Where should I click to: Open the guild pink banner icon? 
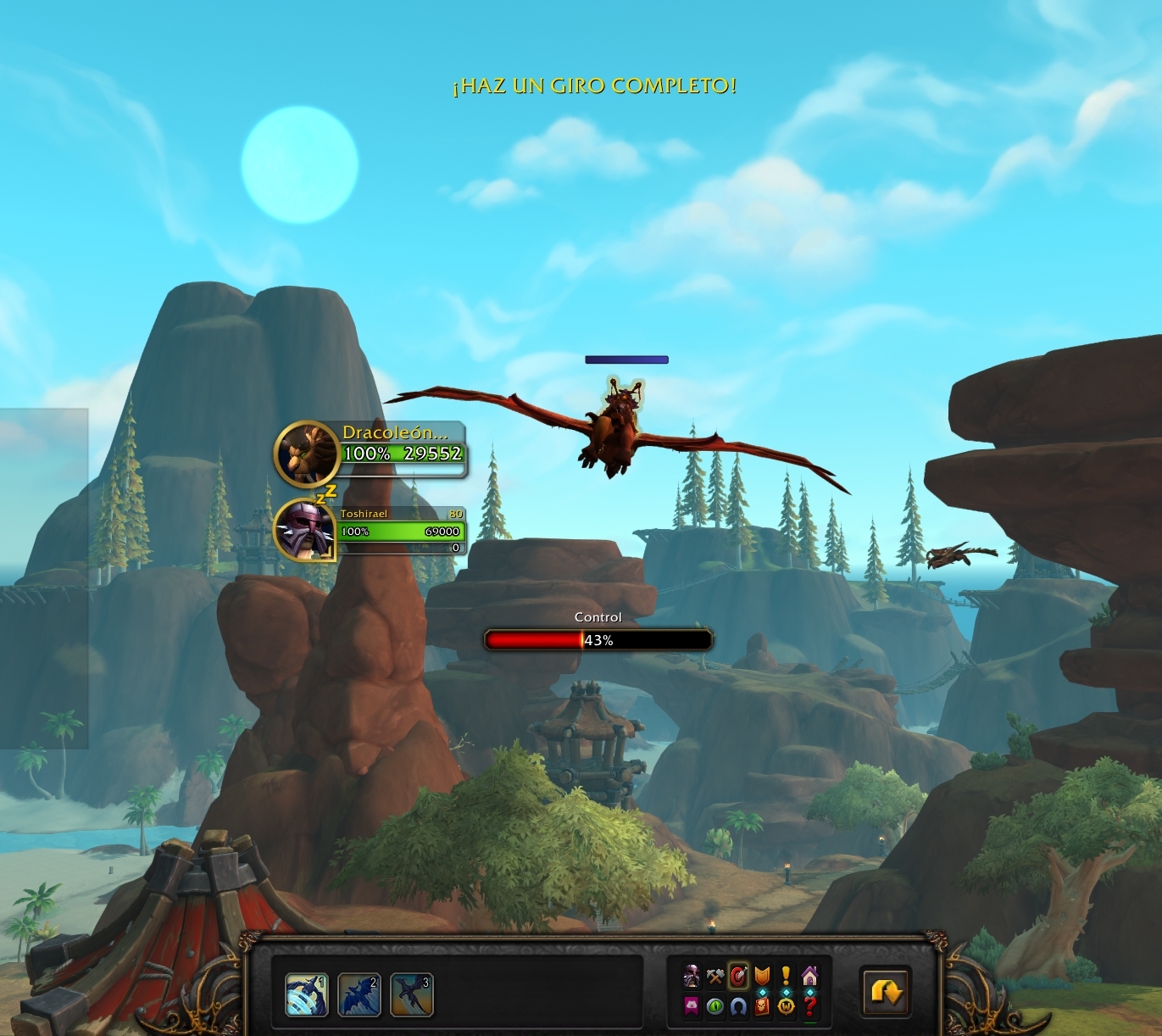(x=692, y=1005)
